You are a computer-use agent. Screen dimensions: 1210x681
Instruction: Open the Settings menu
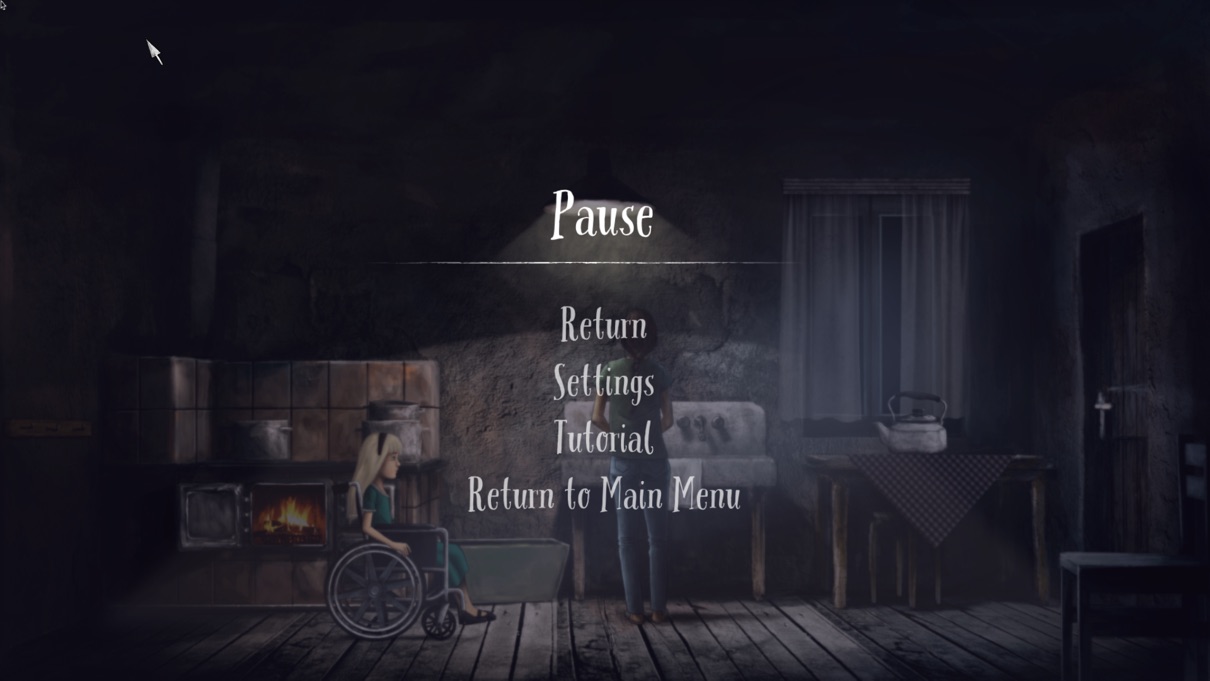click(603, 383)
